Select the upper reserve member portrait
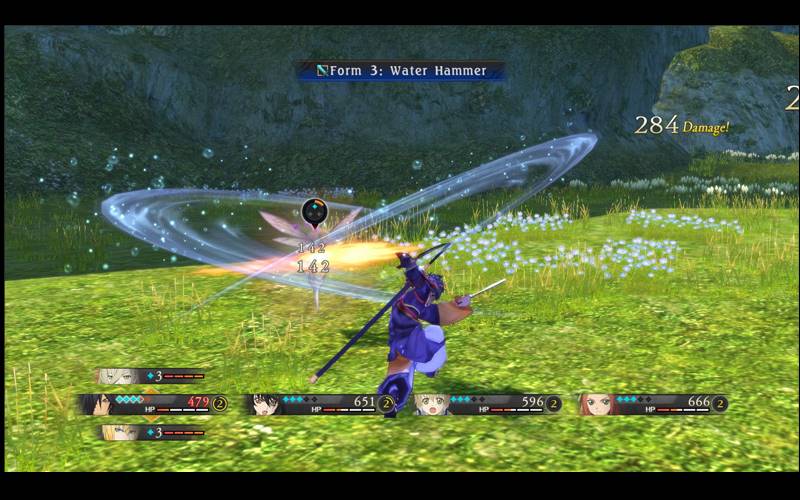This screenshot has height=500, width=800. (117, 376)
